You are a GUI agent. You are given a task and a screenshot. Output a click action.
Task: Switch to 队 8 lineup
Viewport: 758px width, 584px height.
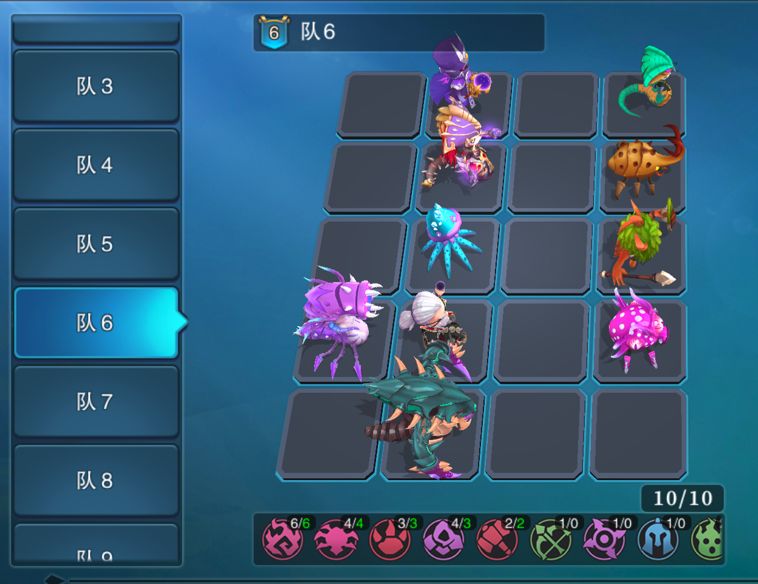[96, 480]
